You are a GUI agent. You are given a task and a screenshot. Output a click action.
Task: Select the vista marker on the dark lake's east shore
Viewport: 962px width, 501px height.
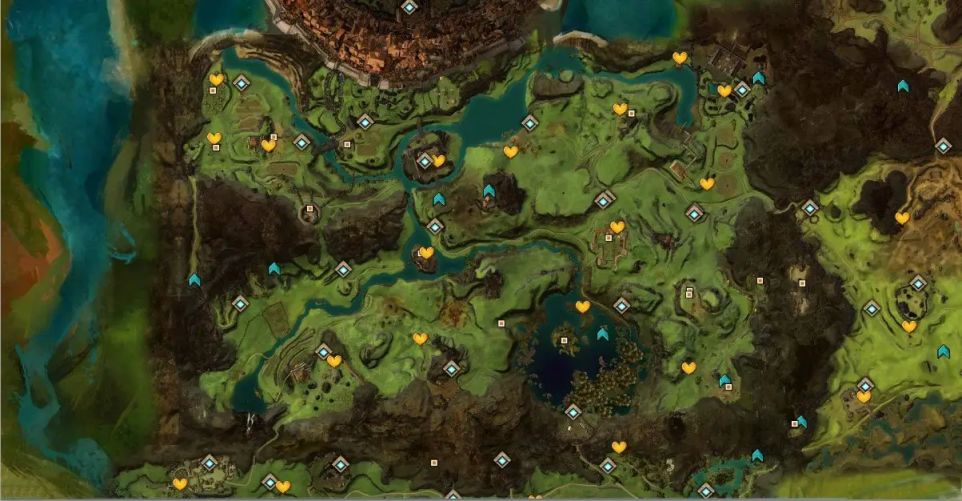[602, 334]
